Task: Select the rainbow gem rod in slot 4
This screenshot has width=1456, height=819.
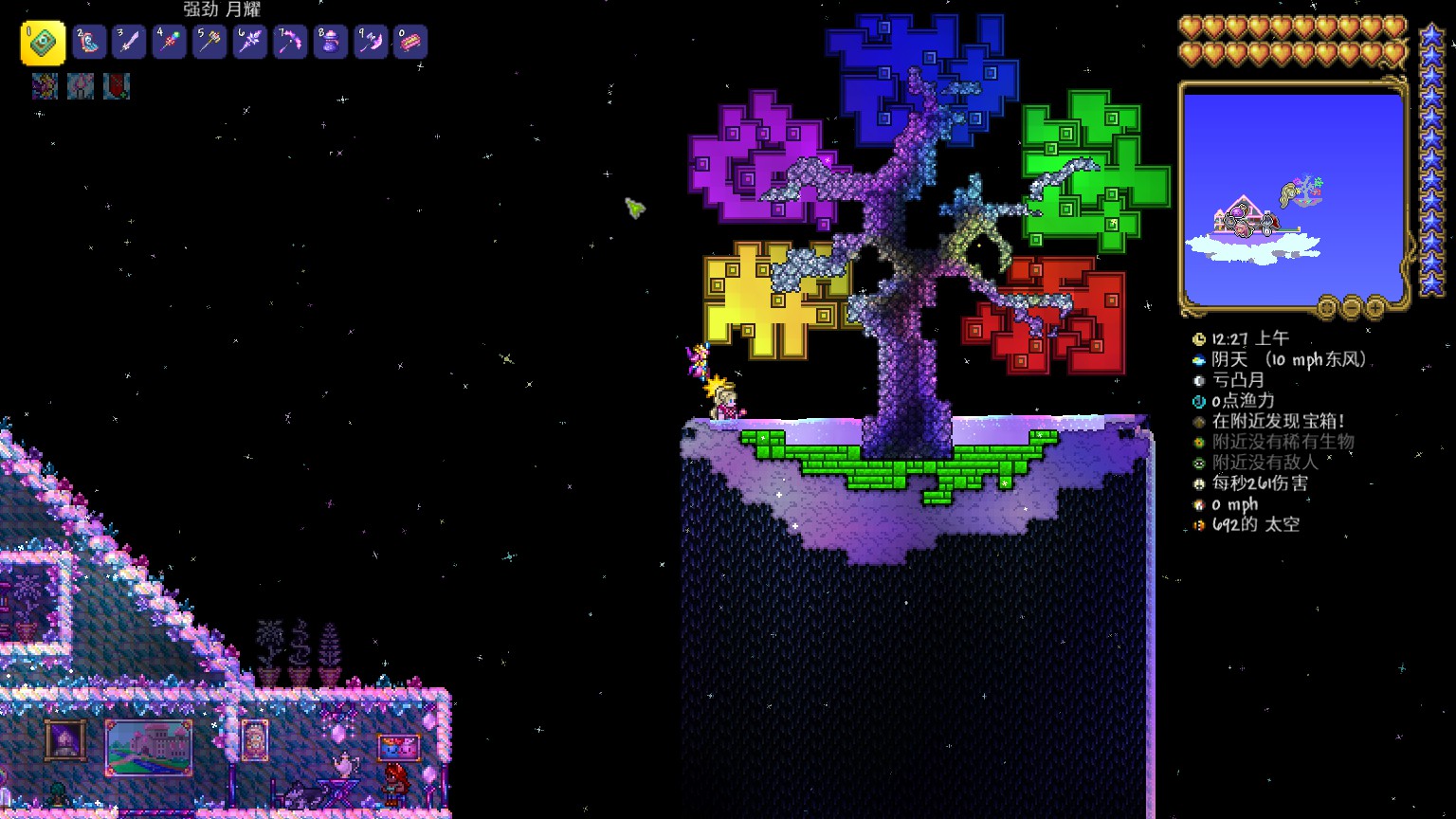Action: (170, 43)
